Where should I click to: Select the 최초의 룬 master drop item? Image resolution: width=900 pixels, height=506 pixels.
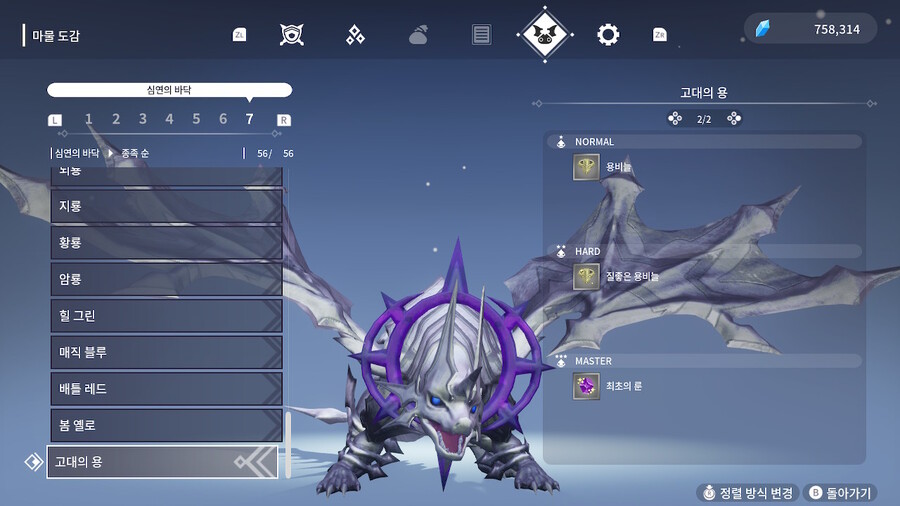(586, 386)
